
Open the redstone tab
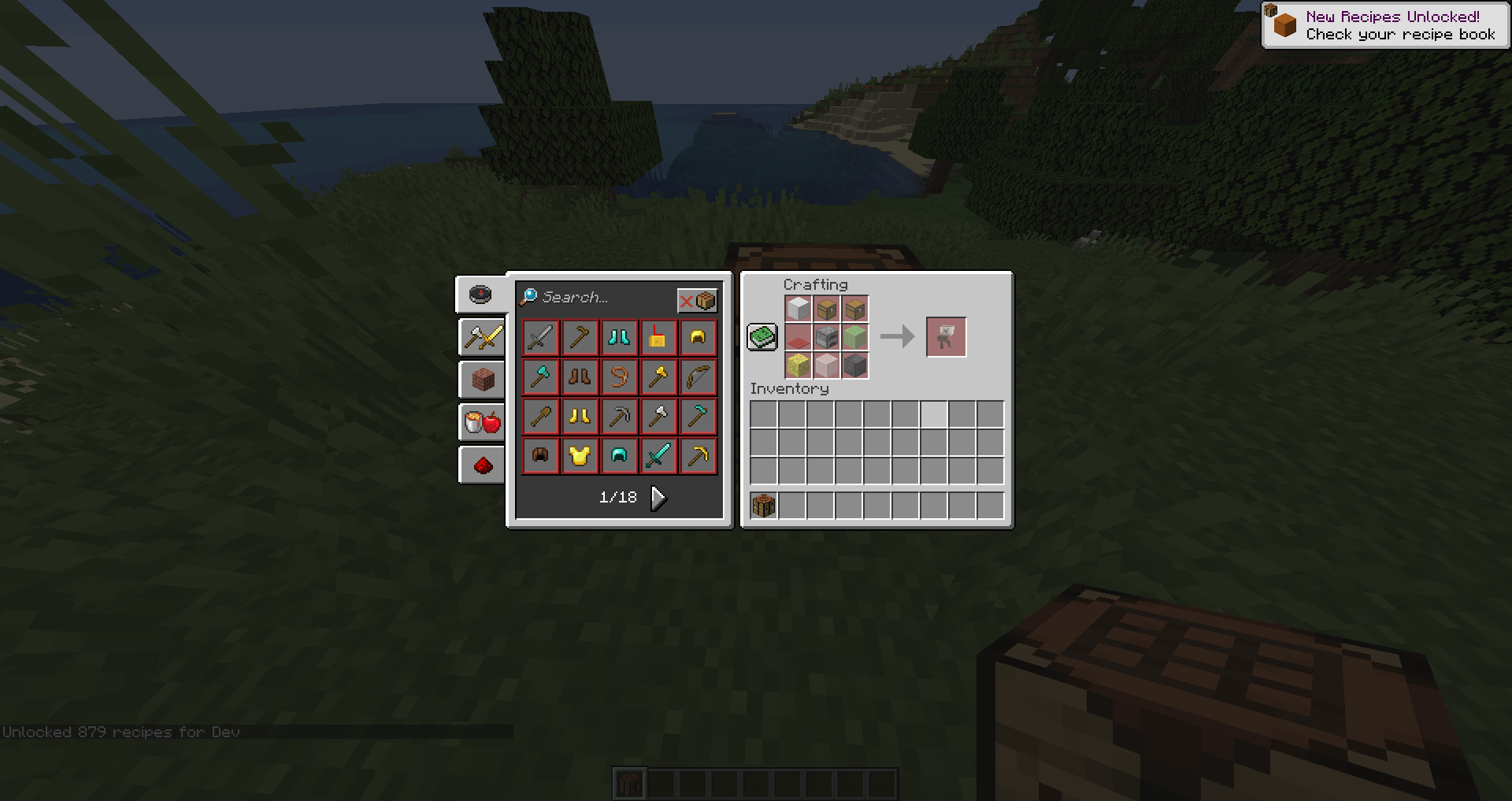481,465
